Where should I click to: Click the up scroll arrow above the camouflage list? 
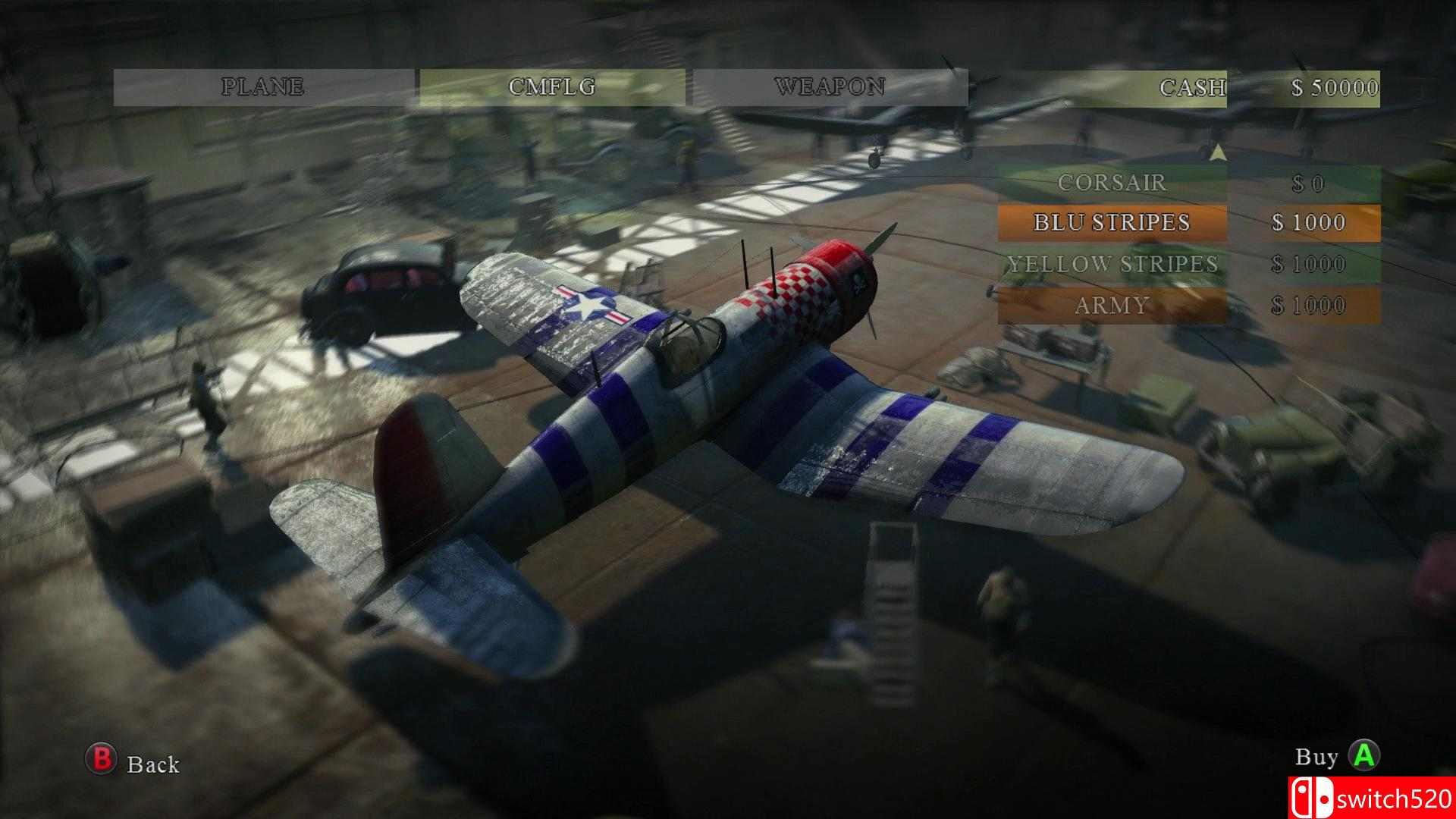coord(1219,152)
